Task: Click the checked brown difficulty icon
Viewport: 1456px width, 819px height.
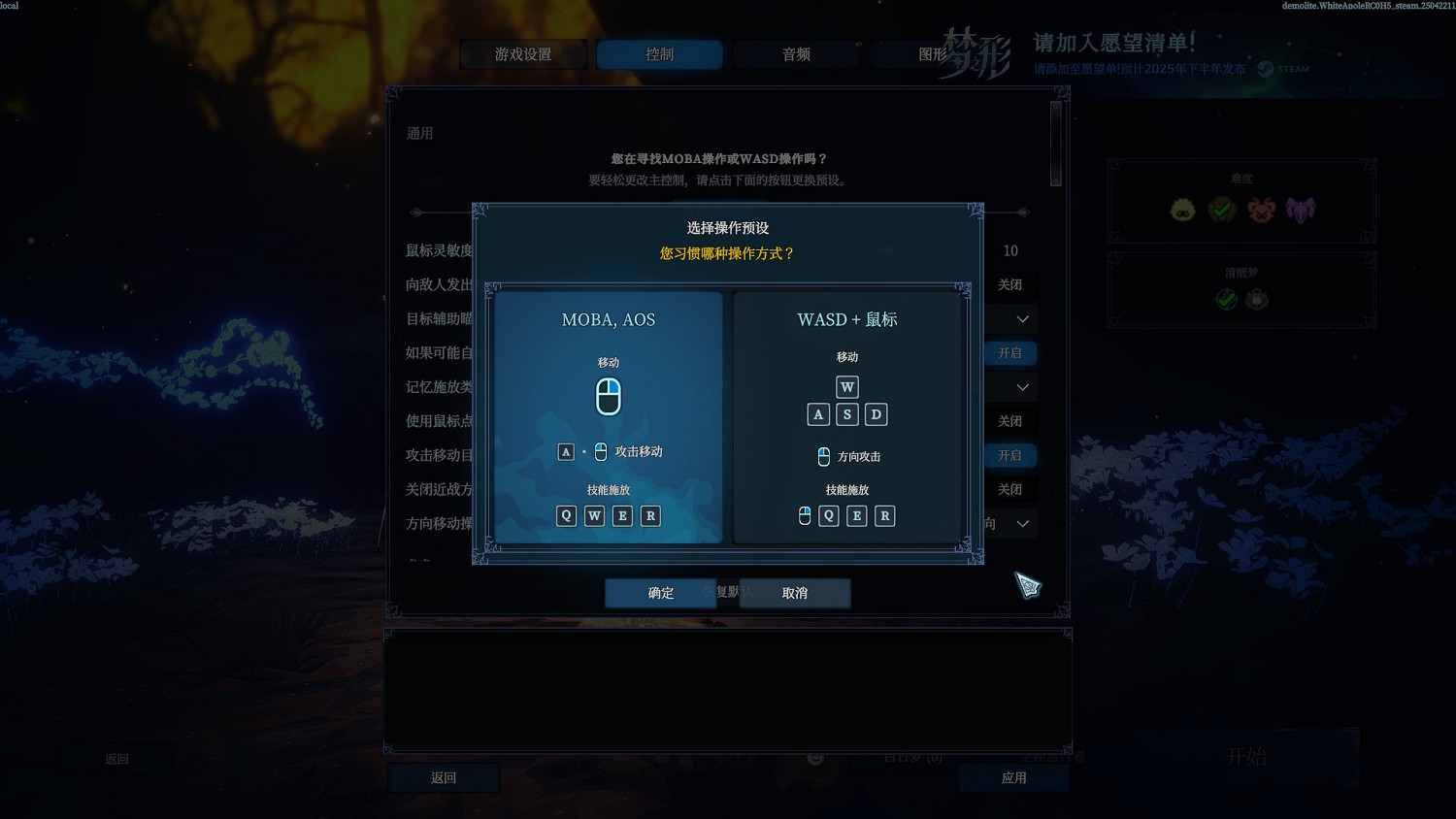Action: click(1221, 209)
